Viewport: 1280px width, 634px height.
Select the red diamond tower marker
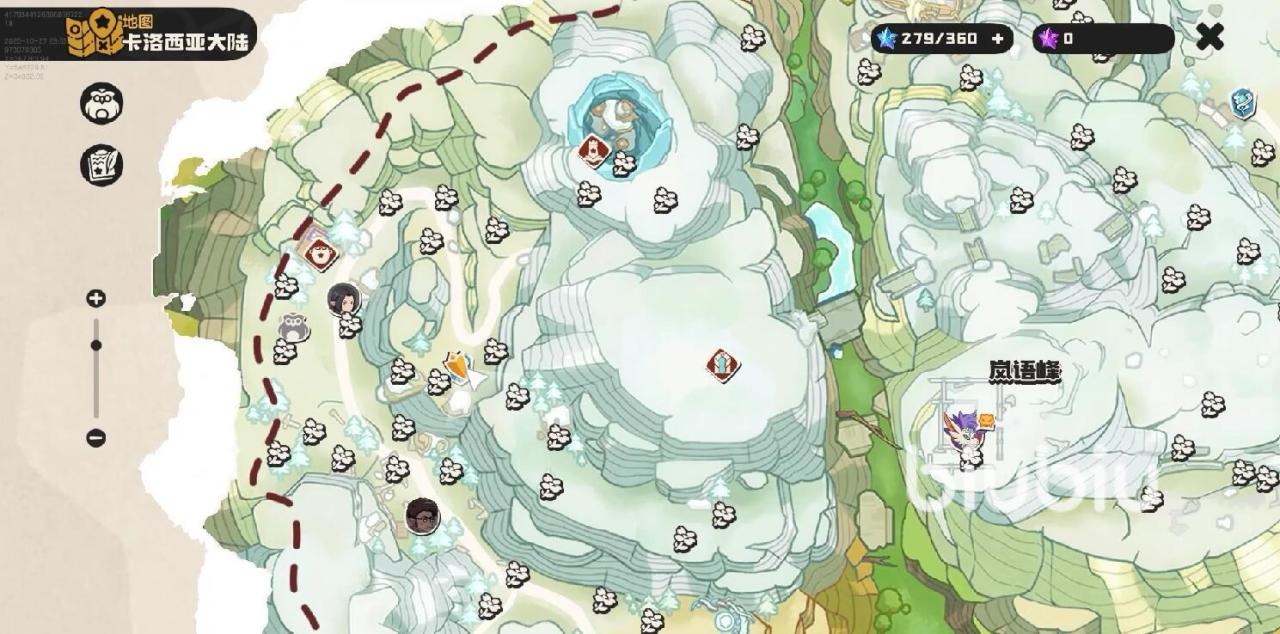[x=722, y=365]
